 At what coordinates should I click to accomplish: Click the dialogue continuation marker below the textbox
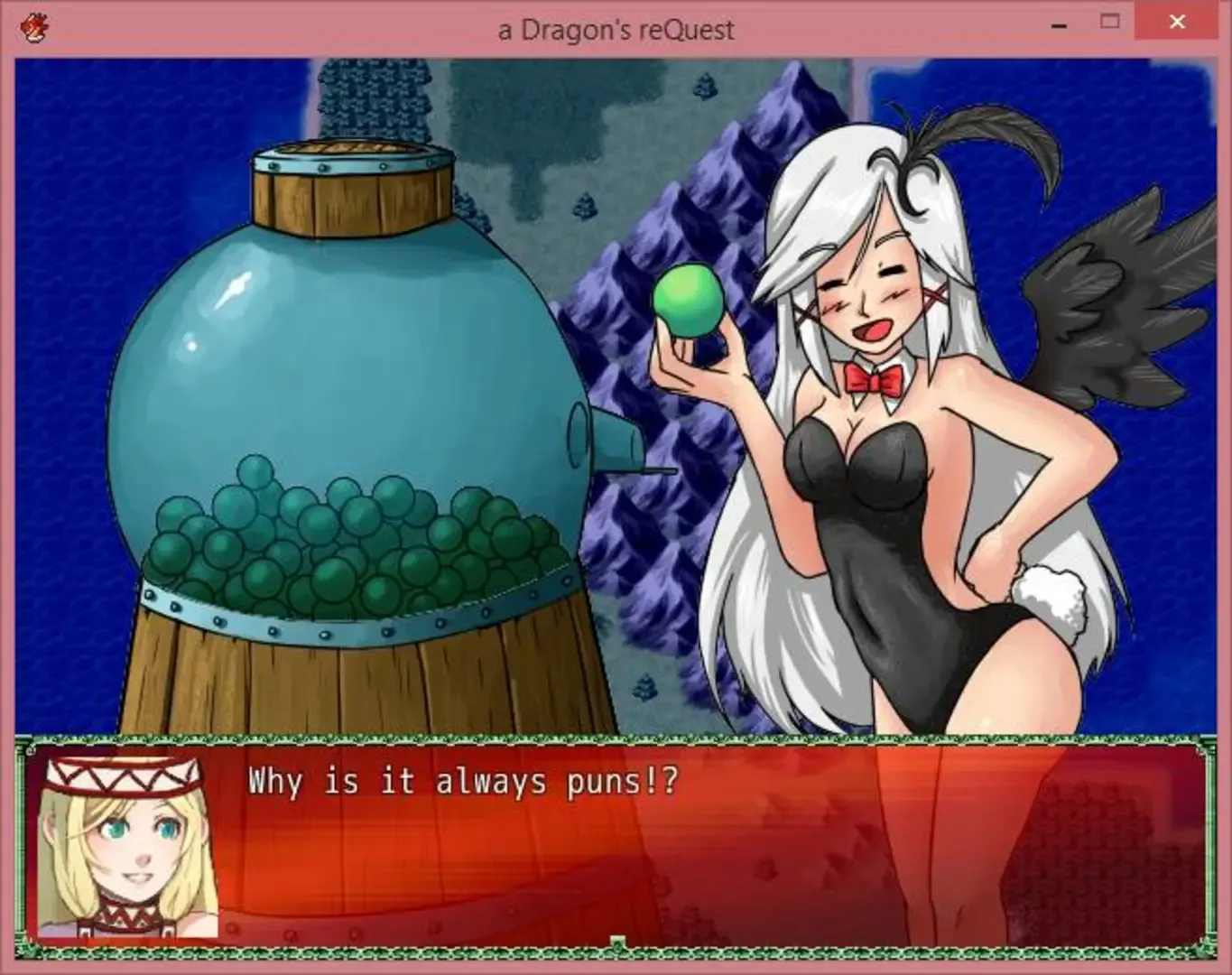617,943
